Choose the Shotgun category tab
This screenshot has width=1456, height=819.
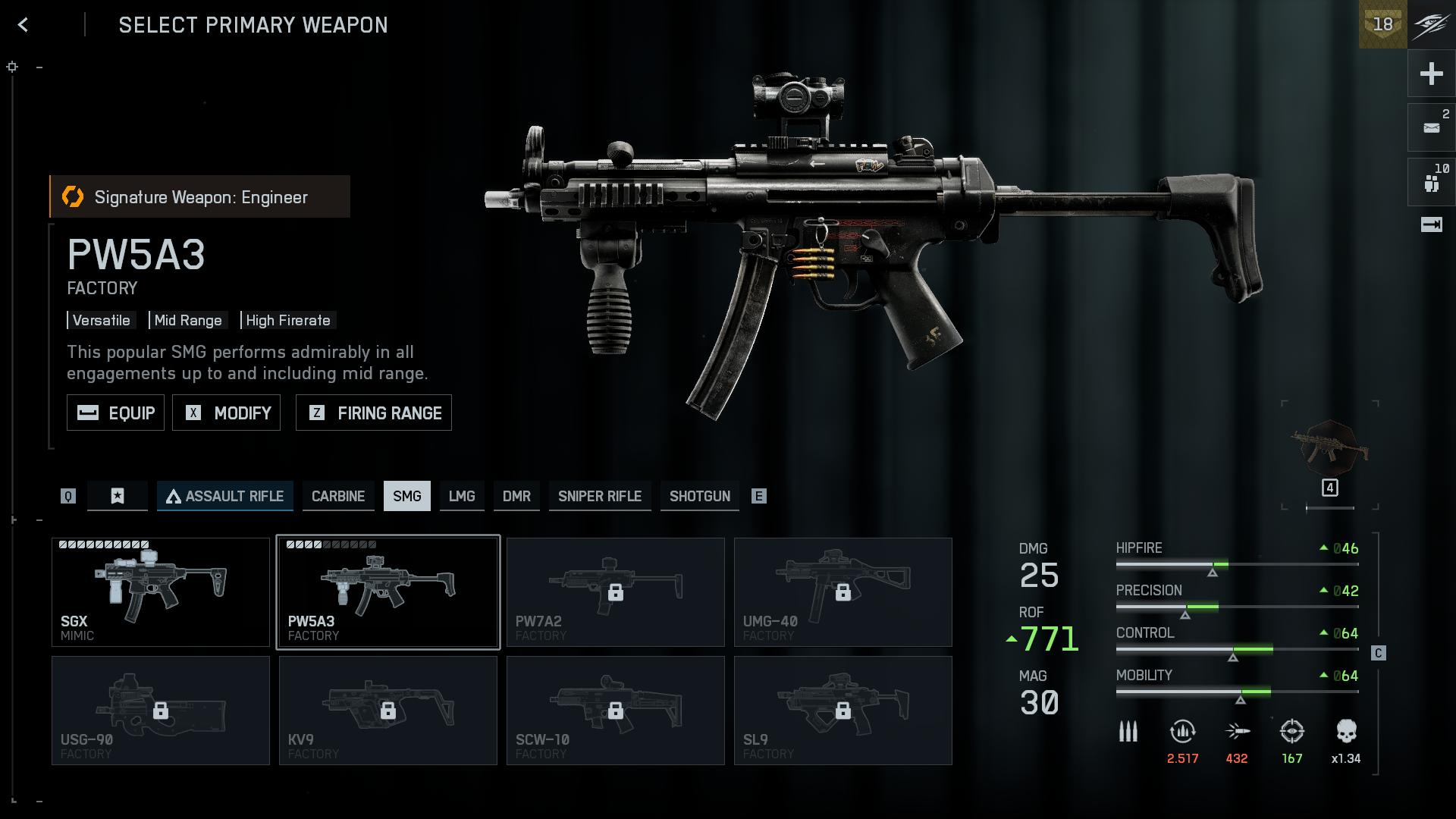(699, 496)
